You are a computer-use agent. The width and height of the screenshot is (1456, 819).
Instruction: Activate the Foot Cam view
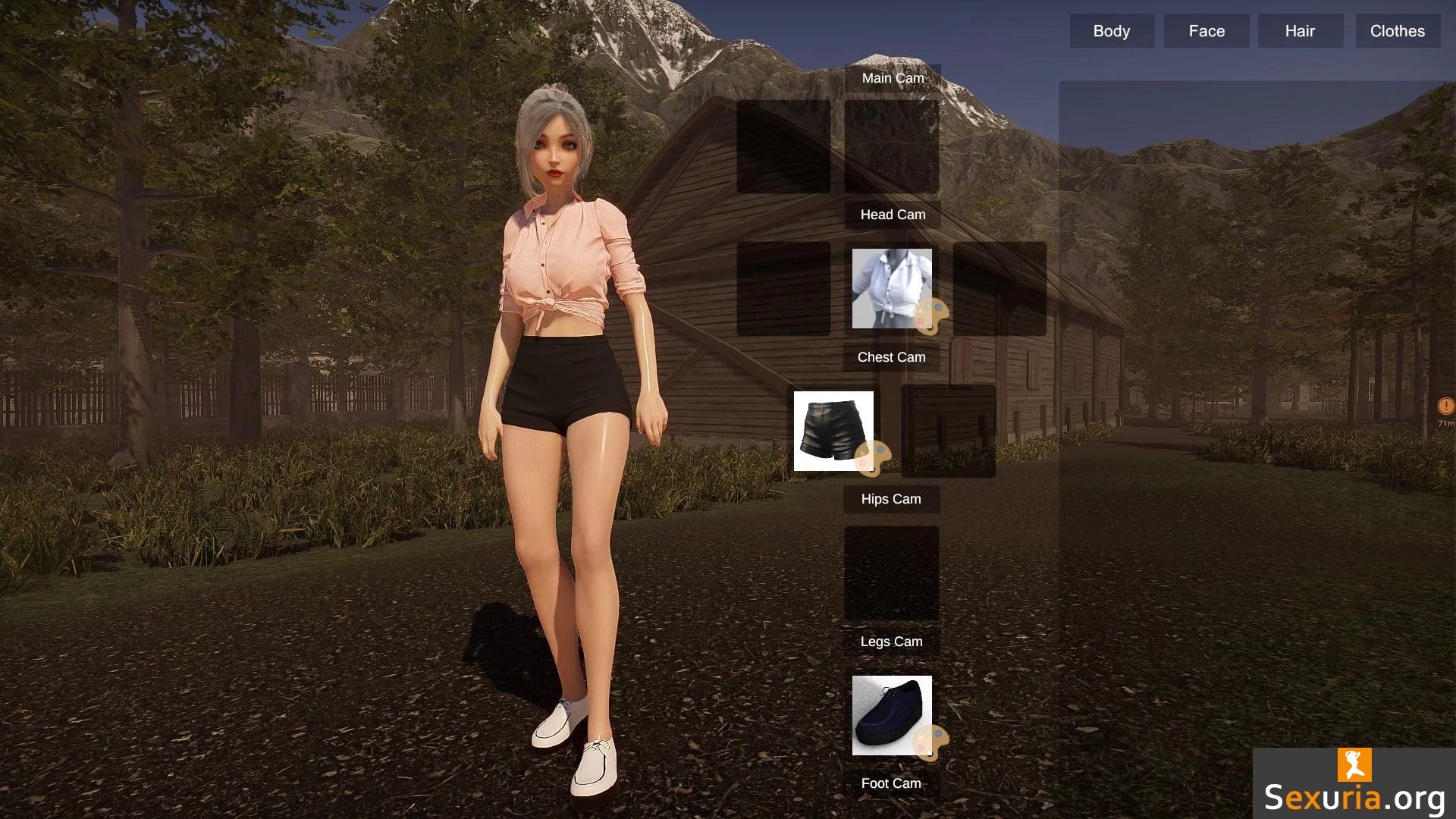pos(891,783)
